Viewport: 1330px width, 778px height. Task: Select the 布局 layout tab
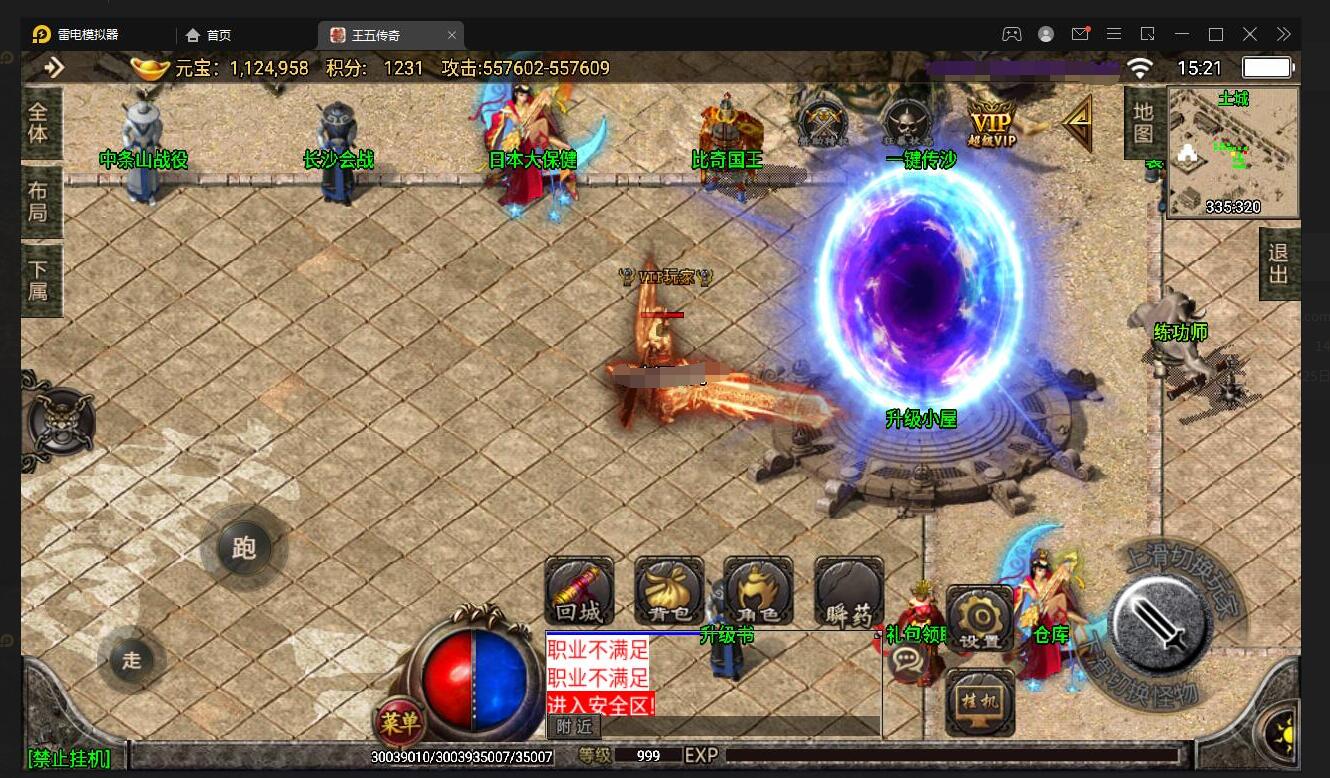(39, 201)
